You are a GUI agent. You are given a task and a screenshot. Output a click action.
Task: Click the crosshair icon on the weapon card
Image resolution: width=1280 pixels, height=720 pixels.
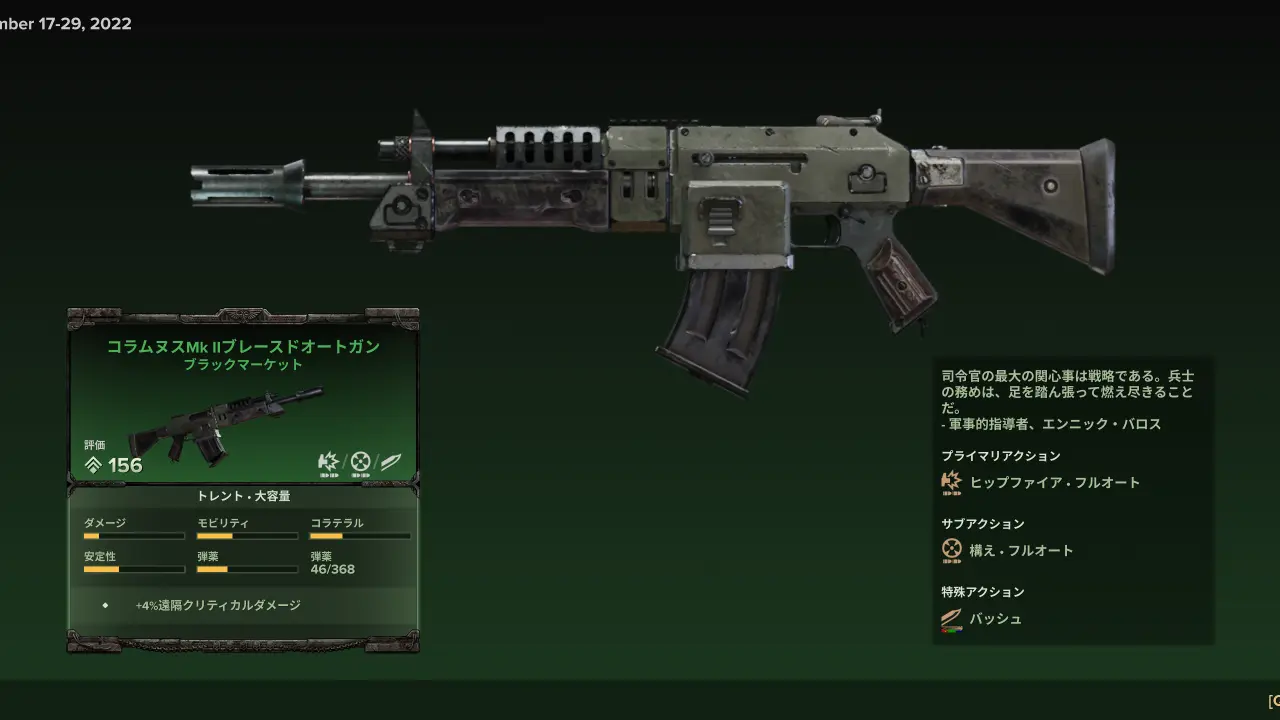pos(360,462)
